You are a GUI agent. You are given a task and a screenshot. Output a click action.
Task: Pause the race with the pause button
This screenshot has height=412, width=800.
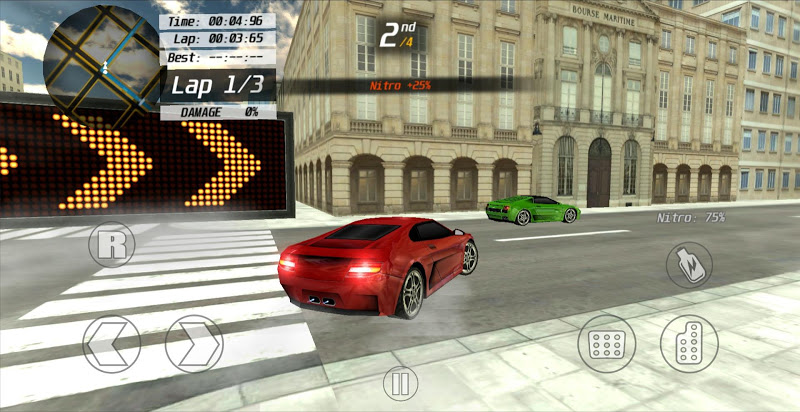tap(399, 383)
